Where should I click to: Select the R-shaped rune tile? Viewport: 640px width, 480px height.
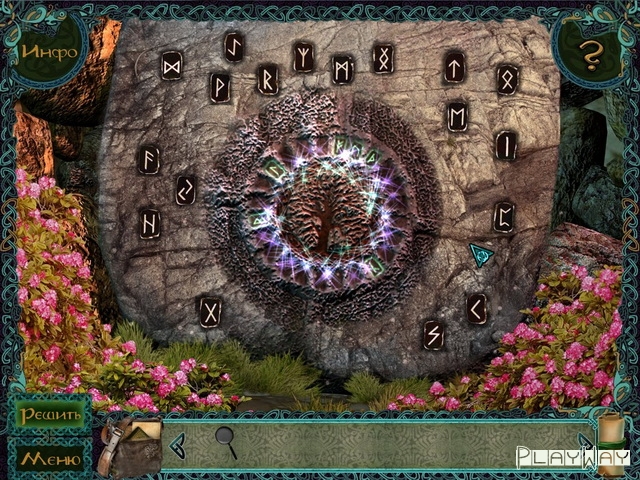click(267, 77)
